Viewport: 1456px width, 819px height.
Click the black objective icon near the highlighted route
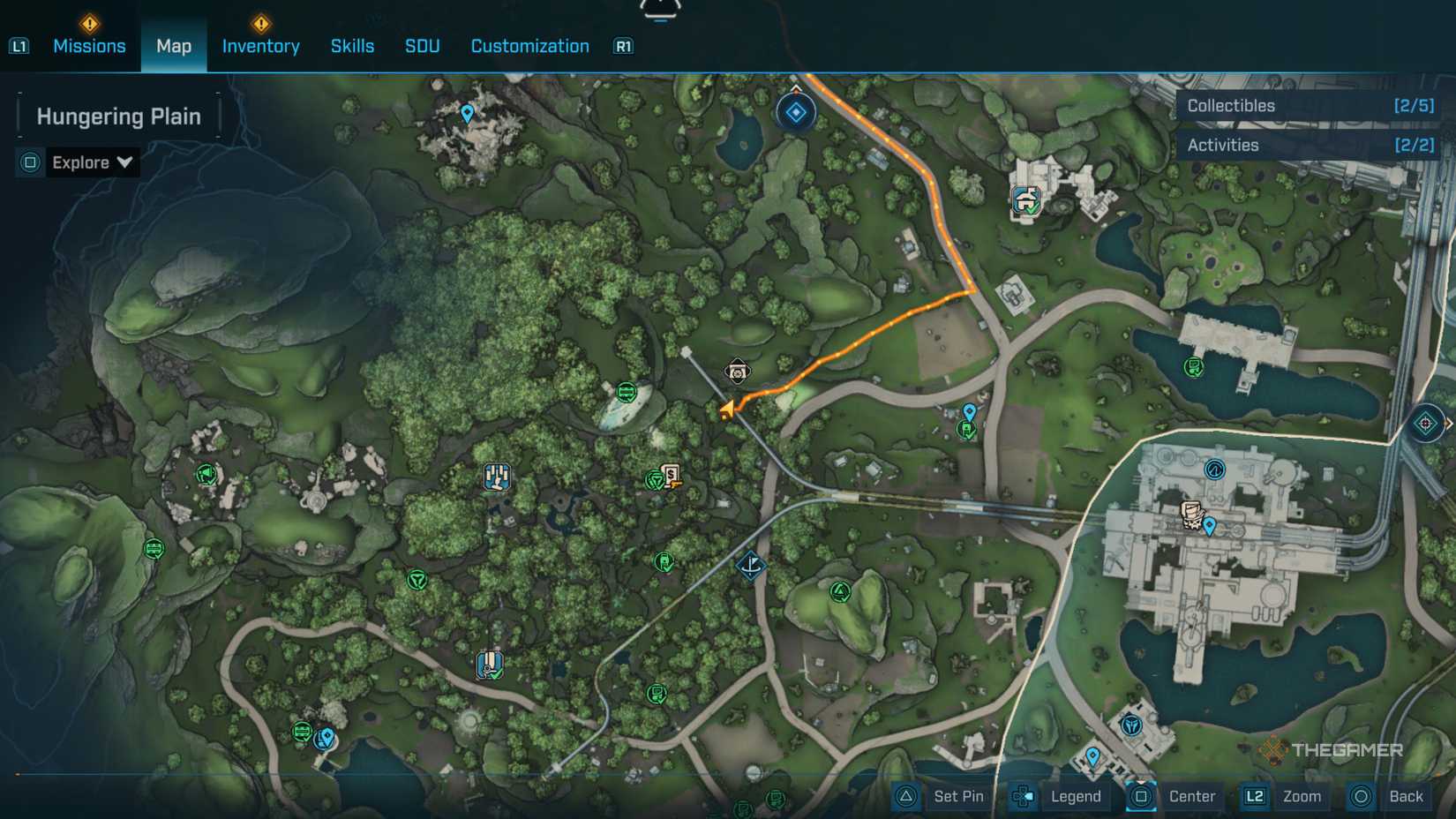point(737,372)
